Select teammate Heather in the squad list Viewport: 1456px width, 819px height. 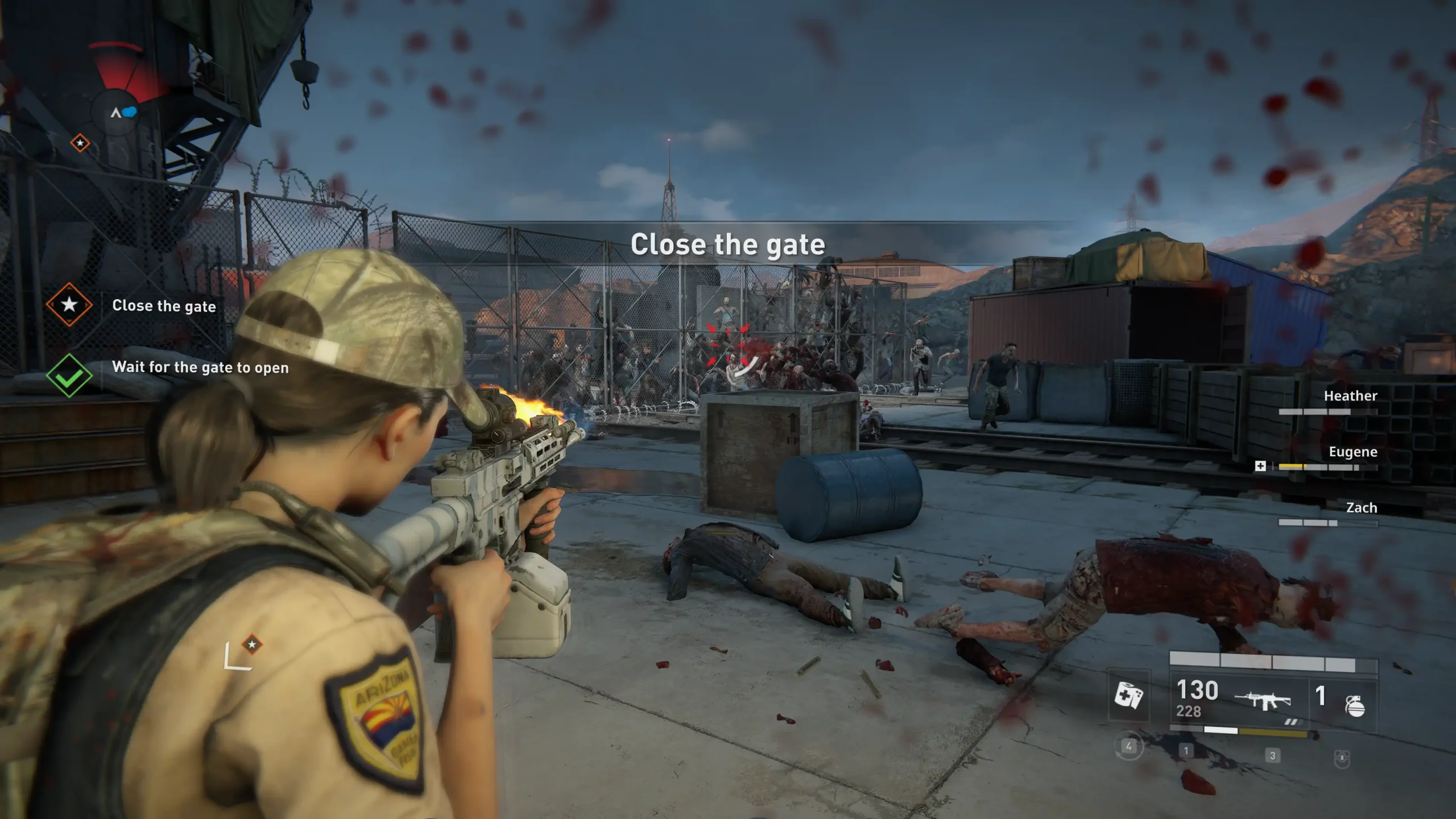[x=1350, y=396]
